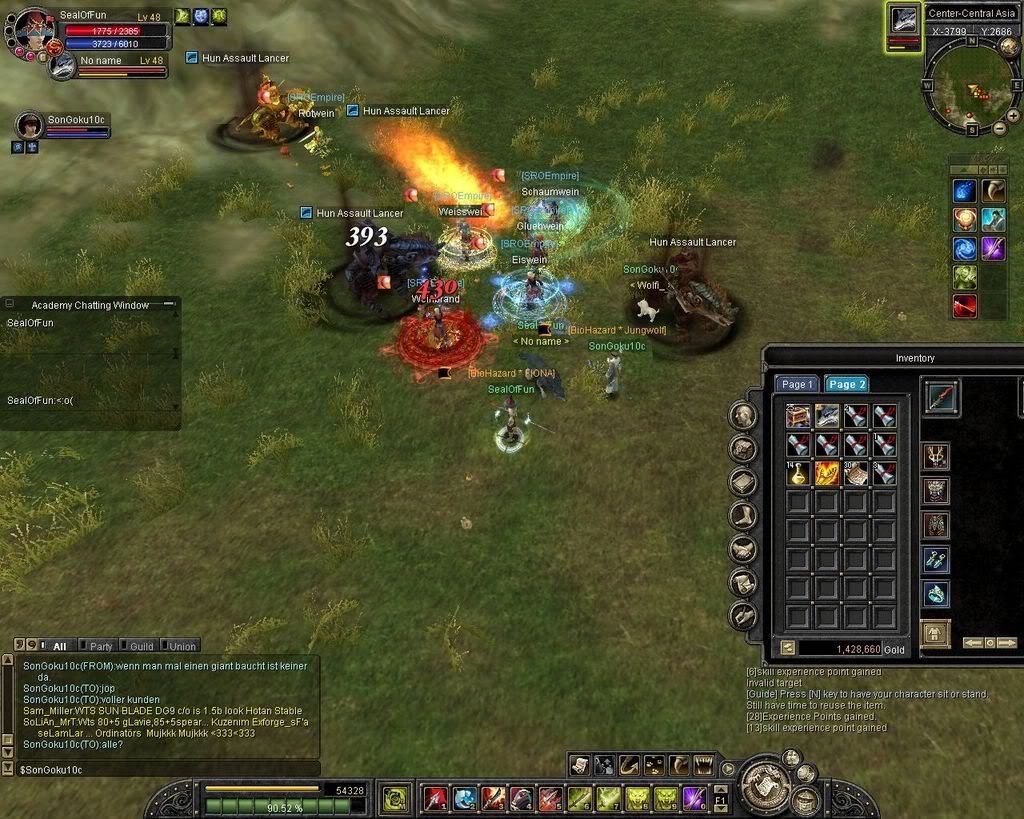The image size is (1024, 819).
Task: Open the avatar clothing button in inventory
Action: [935, 634]
